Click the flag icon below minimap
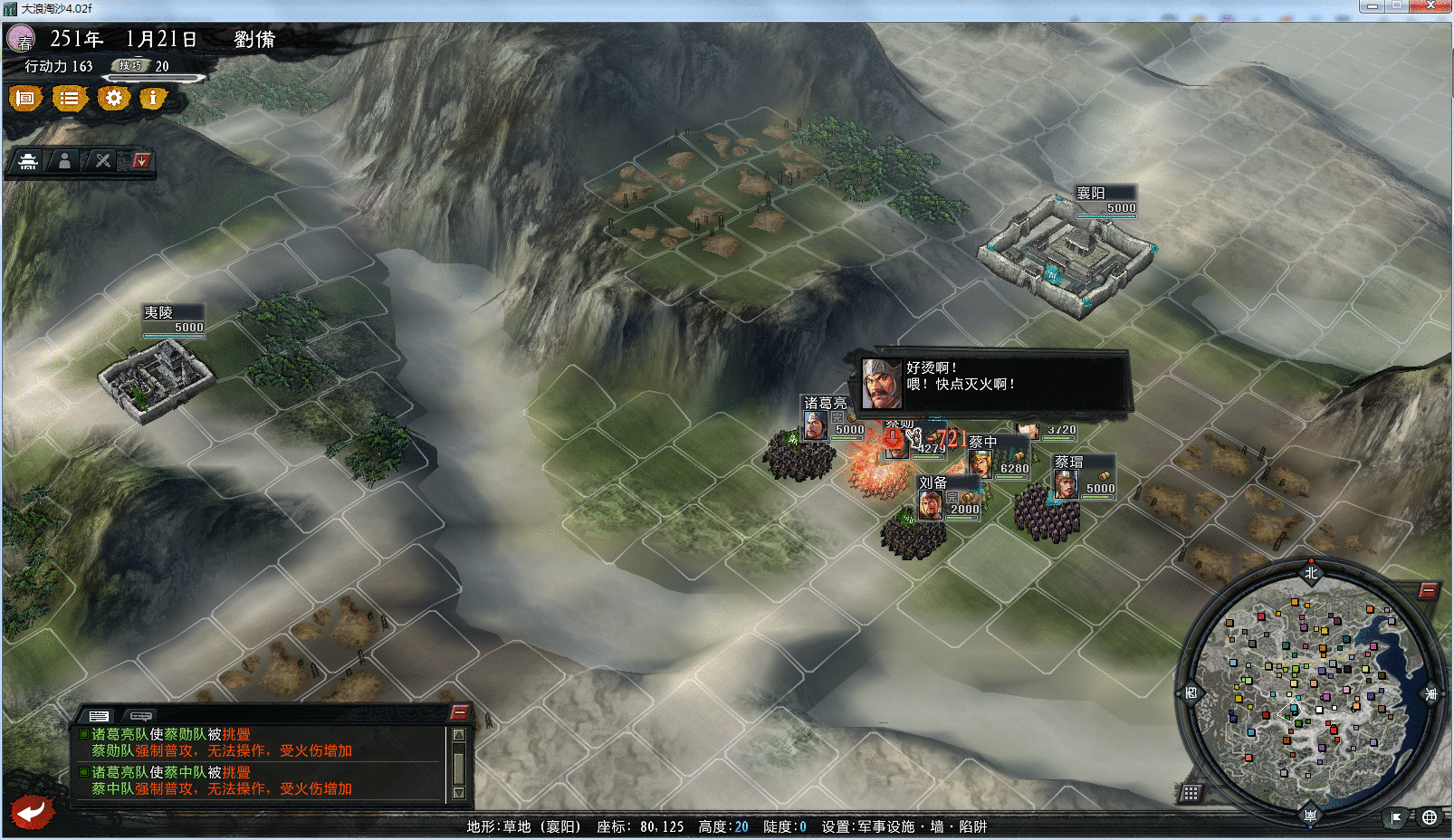This screenshot has height=840, width=1454. click(1396, 817)
